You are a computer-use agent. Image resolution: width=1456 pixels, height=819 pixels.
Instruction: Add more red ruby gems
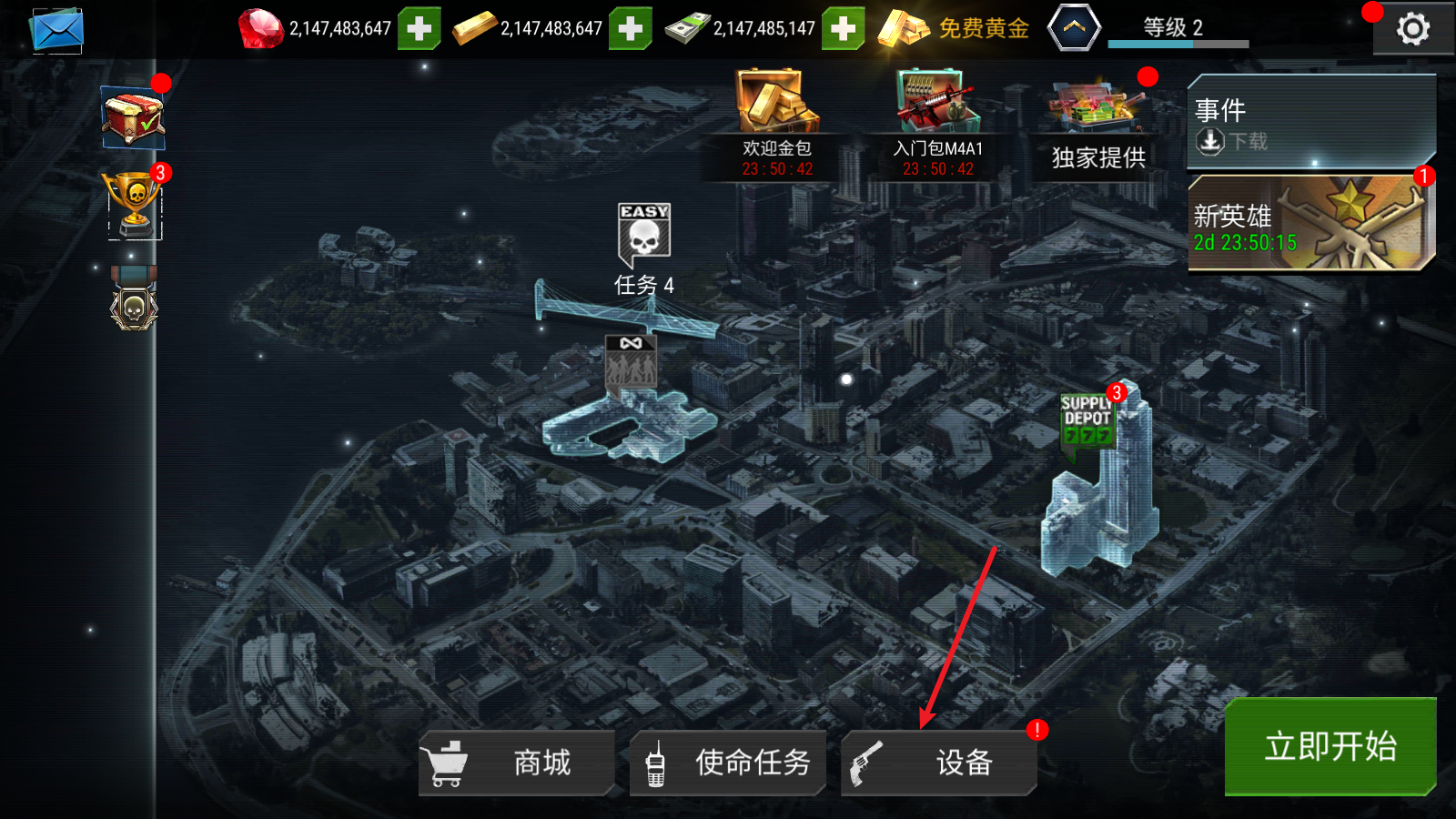click(x=419, y=29)
